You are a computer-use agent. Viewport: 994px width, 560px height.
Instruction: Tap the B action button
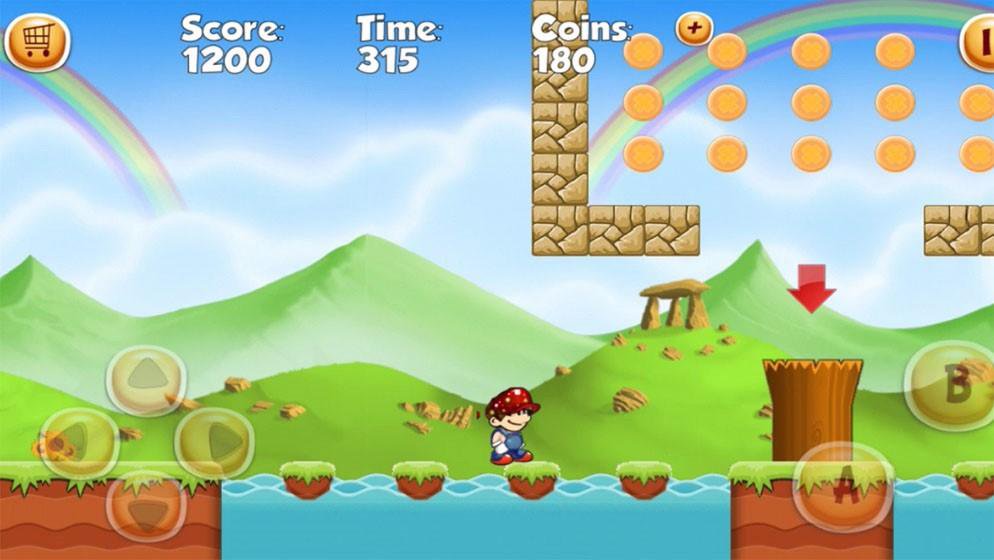pos(951,385)
